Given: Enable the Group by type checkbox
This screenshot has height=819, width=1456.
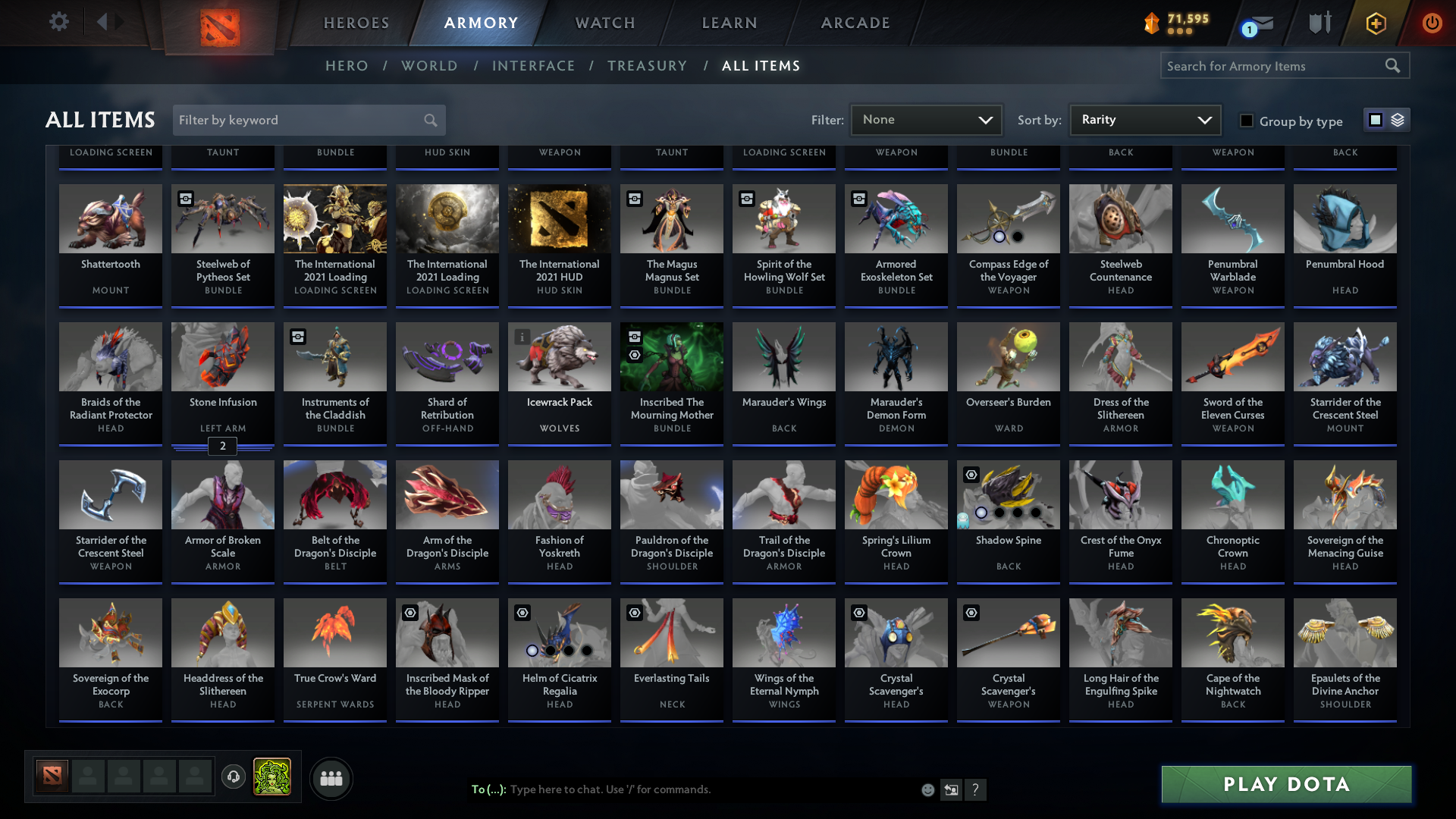Looking at the screenshot, I should [x=1247, y=121].
